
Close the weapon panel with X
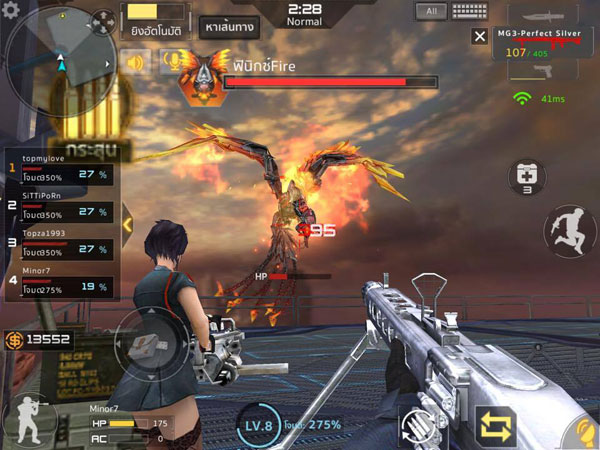(x=480, y=36)
